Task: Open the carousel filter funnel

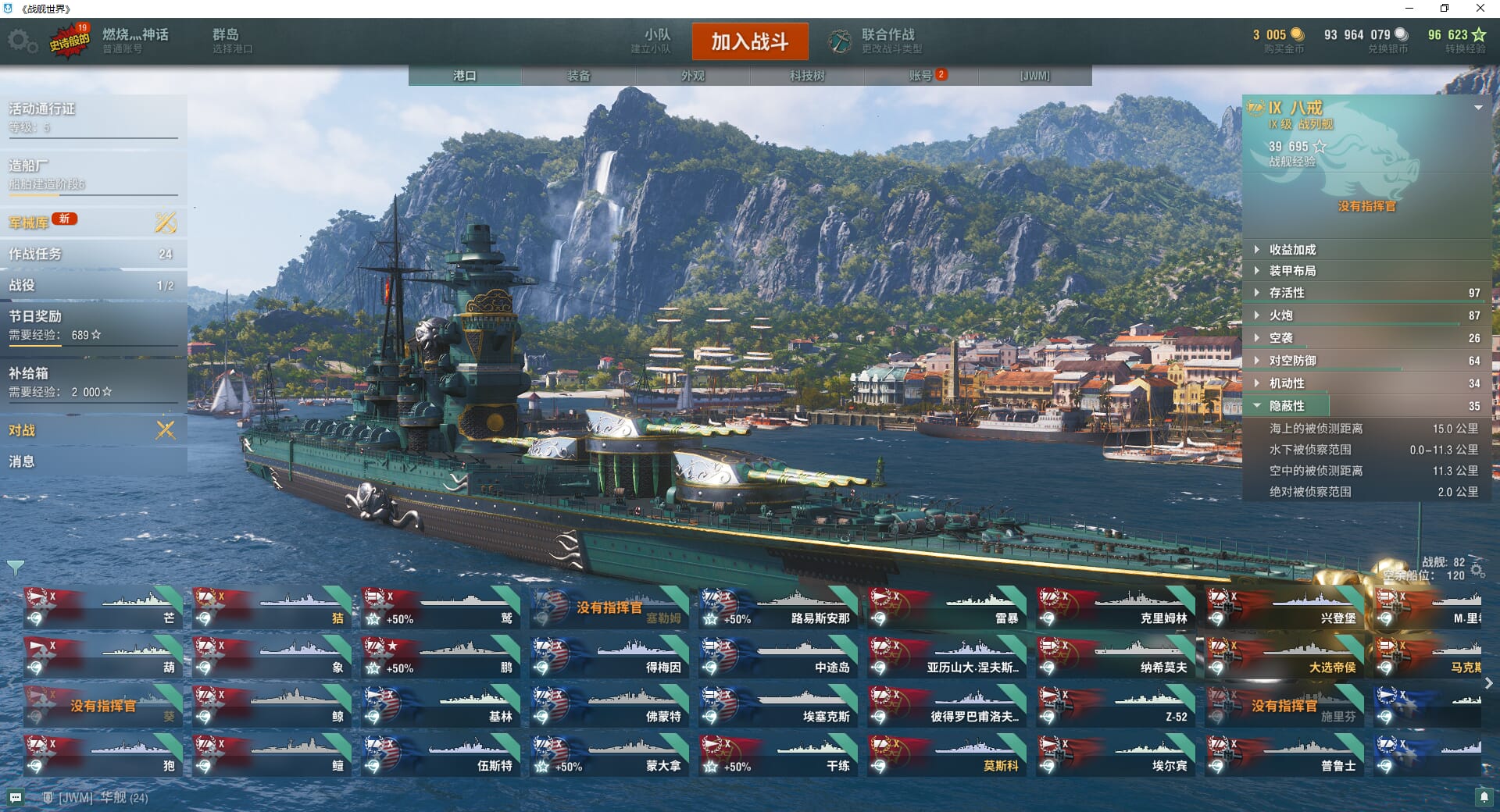Action: 15,568
